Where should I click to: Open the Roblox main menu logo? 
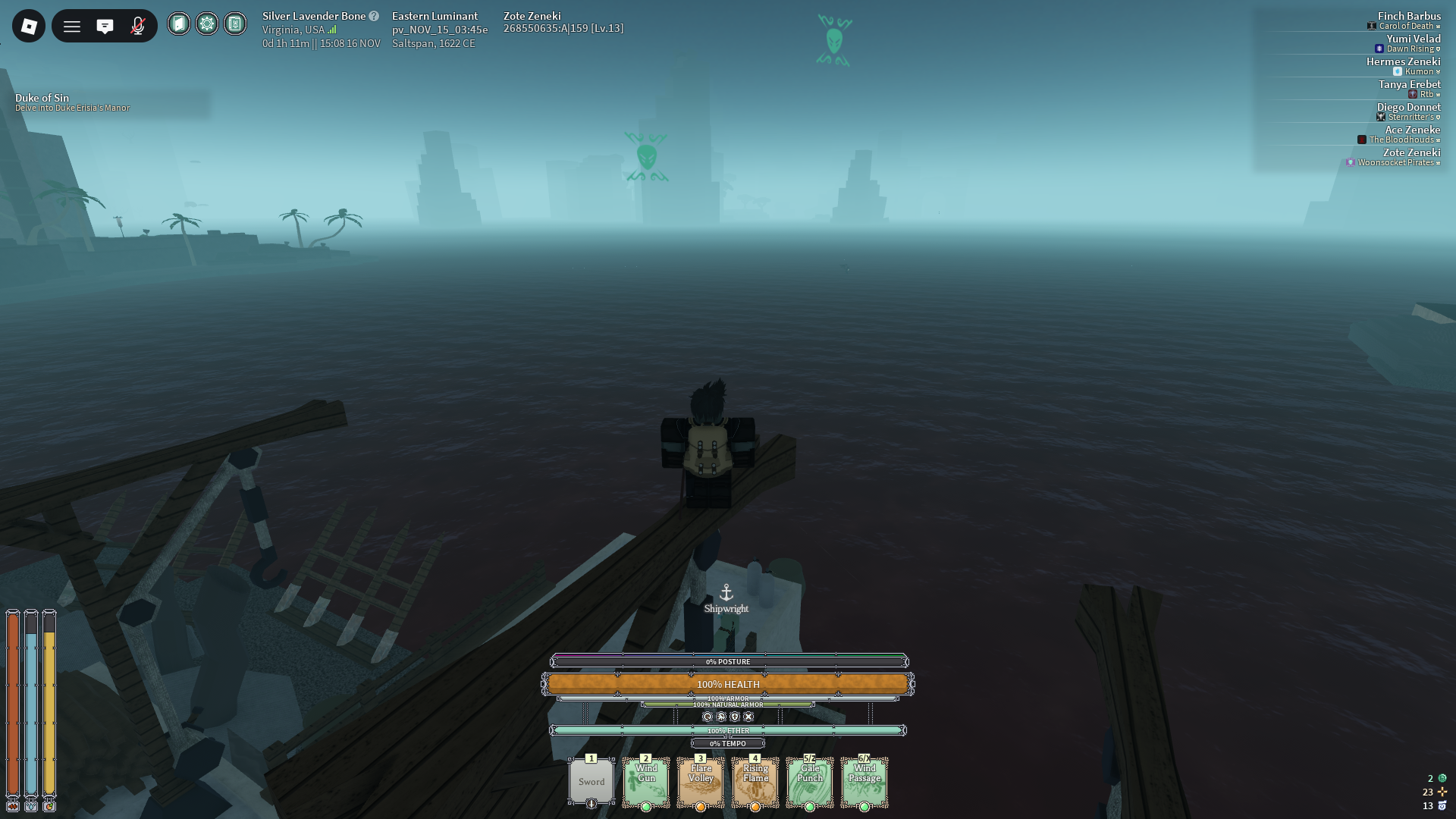pos(29,27)
